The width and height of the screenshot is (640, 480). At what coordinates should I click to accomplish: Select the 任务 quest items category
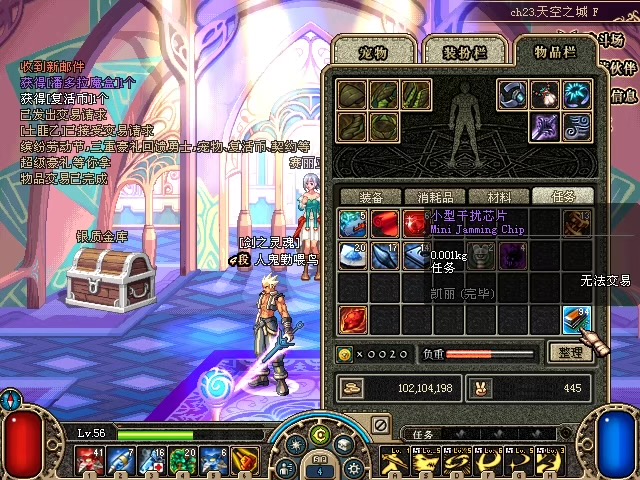click(x=562, y=196)
